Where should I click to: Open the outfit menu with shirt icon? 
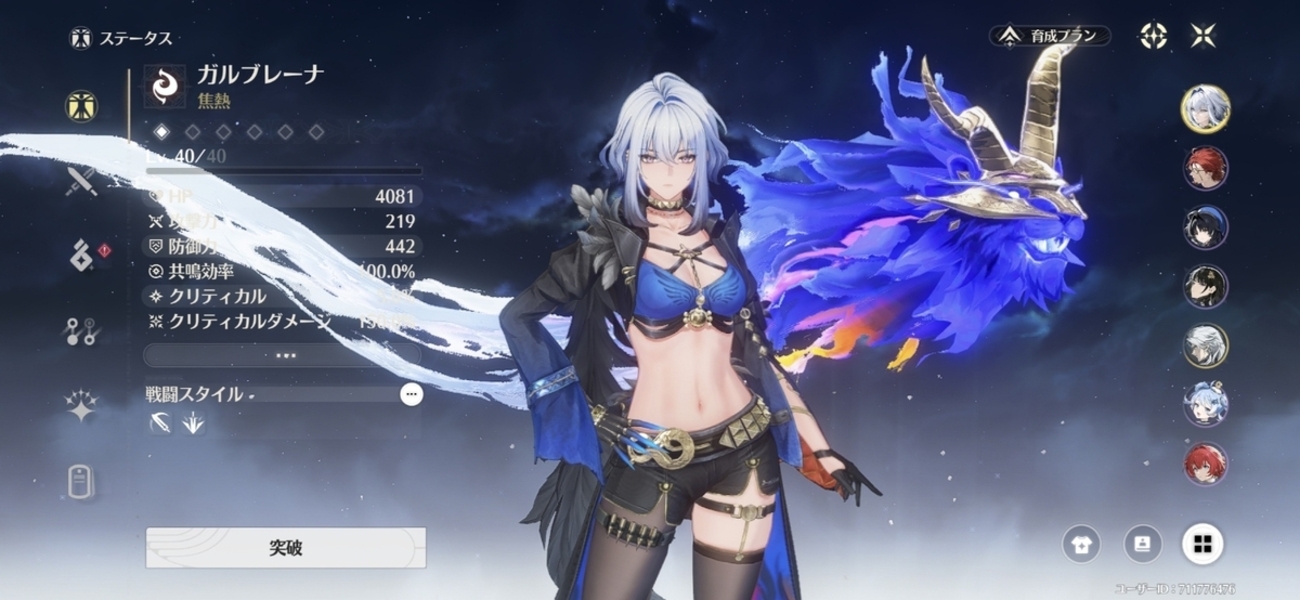1081,544
